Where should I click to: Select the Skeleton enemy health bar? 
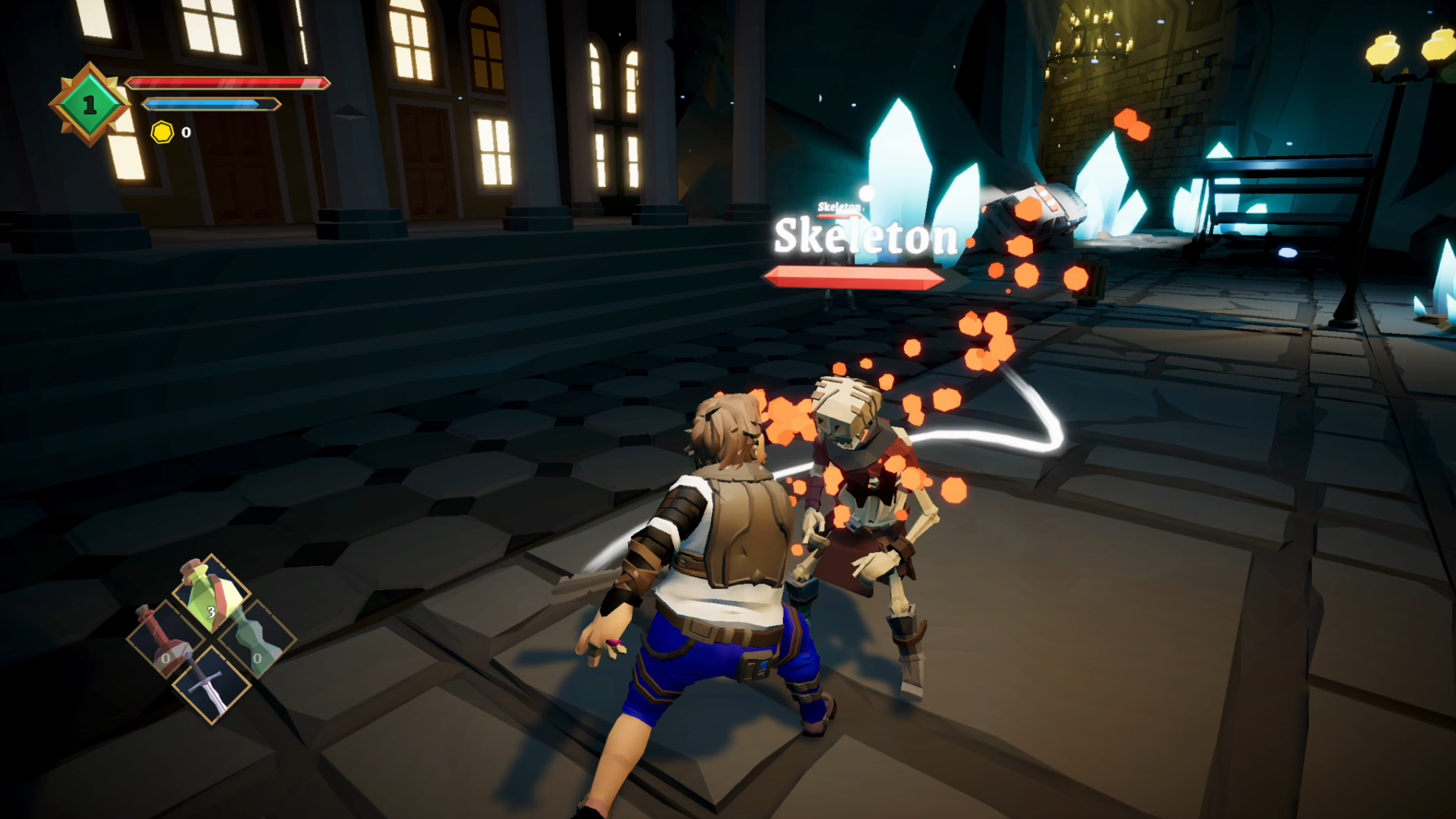(854, 275)
